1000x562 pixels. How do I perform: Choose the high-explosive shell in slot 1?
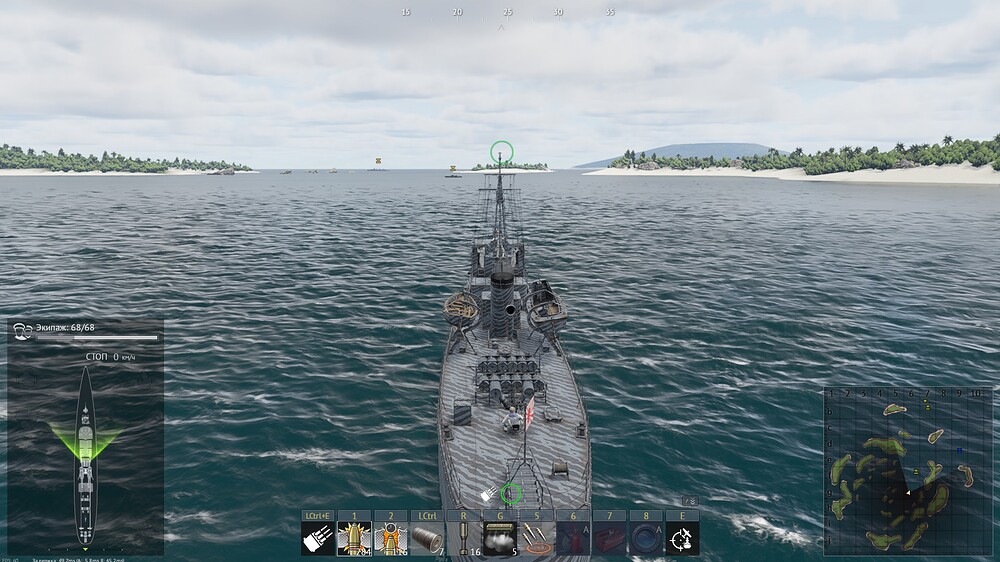click(x=354, y=538)
